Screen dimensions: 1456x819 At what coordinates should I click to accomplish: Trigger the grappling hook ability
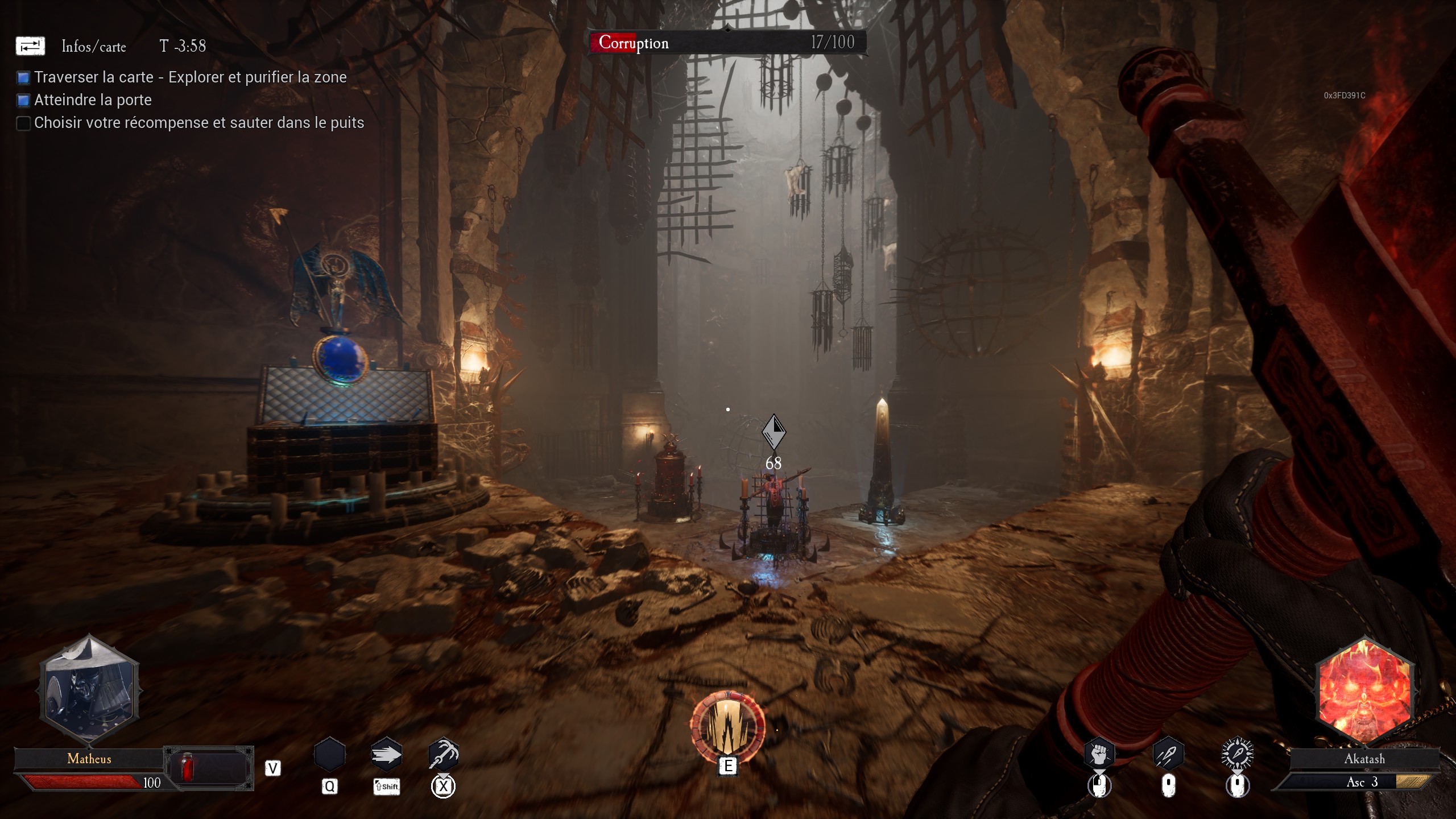tap(443, 755)
